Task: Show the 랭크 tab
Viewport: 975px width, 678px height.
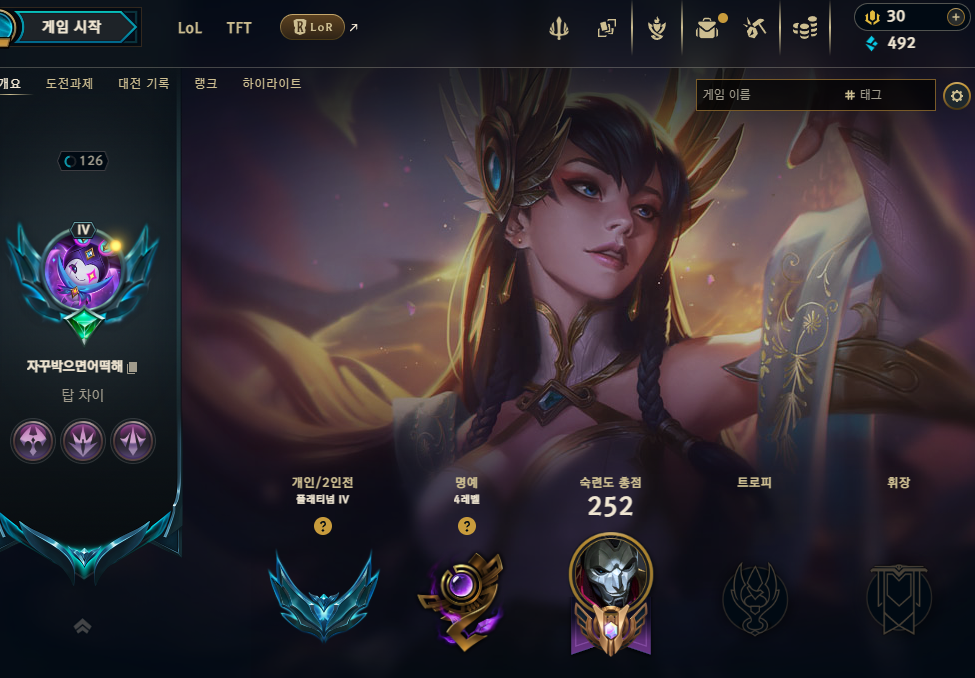Action: pyautogui.click(x=206, y=84)
